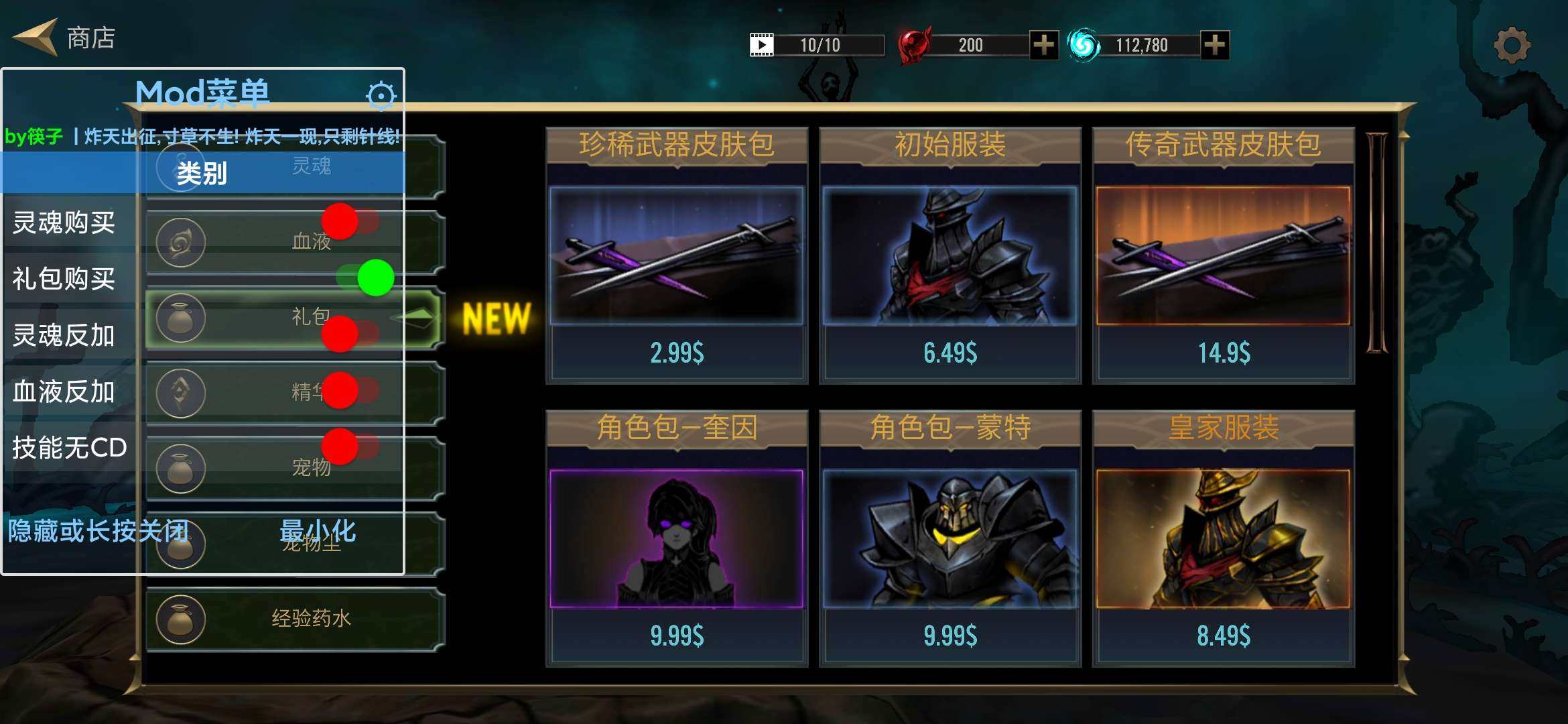This screenshot has width=1568, height=724.
Task: Open the 角色包-奎因 pack thumbnail
Action: (677, 536)
